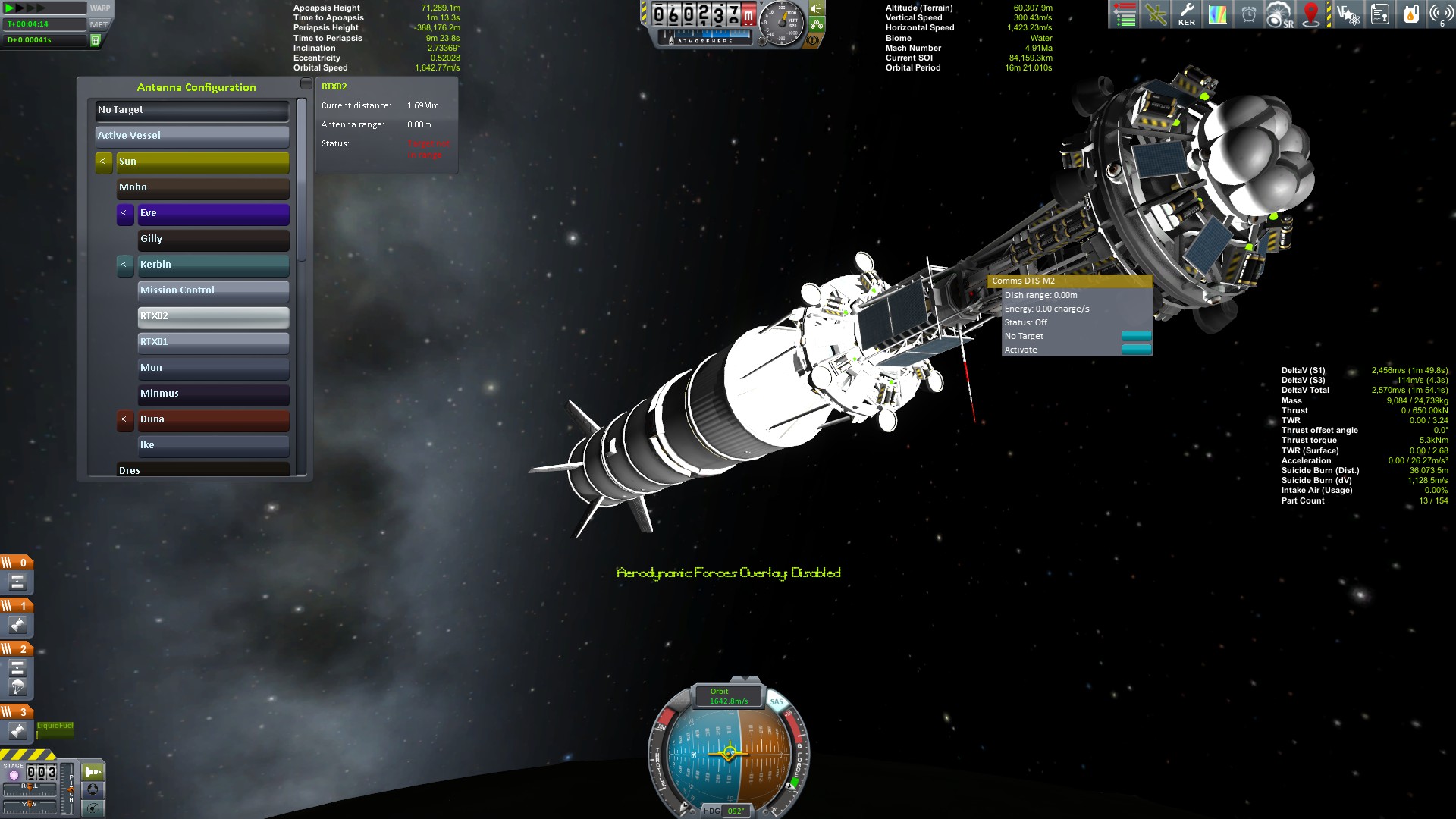Image resolution: width=1456 pixels, height=819 pixels.
Task: Activate the Comms DTS-M2 dish
Action: pos(1136,350)
